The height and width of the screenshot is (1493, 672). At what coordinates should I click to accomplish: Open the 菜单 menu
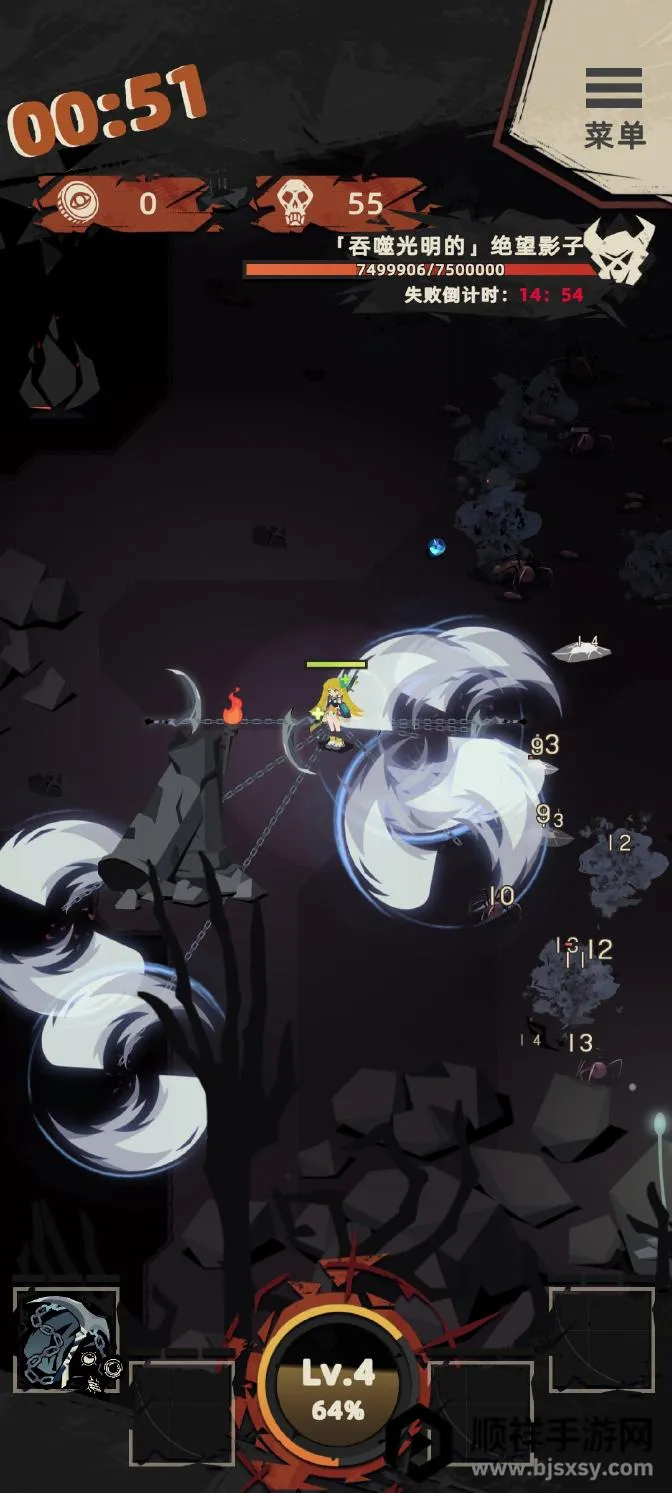point(614,107)
